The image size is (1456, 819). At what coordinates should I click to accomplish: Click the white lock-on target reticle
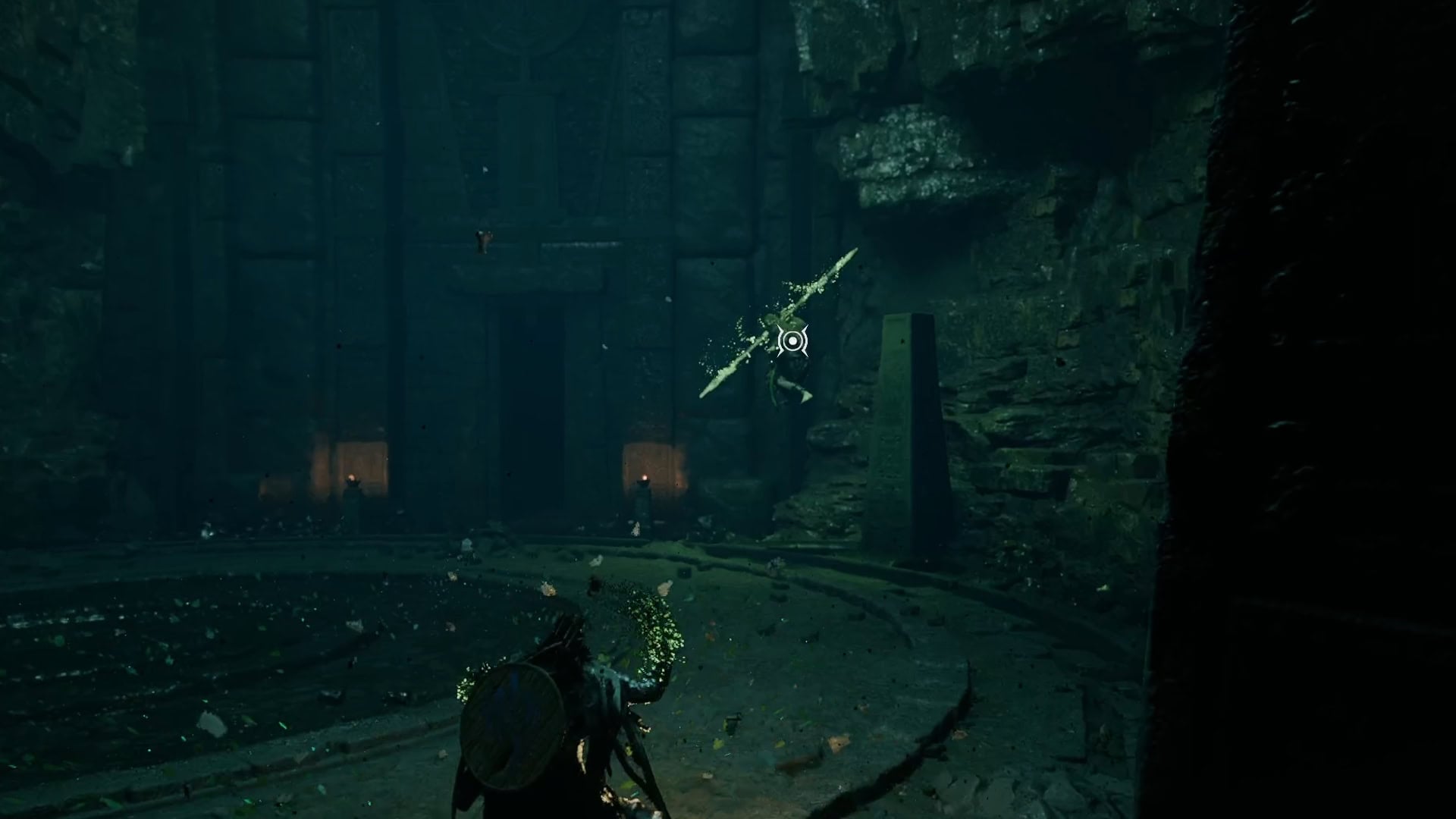[x=792, y=341]
